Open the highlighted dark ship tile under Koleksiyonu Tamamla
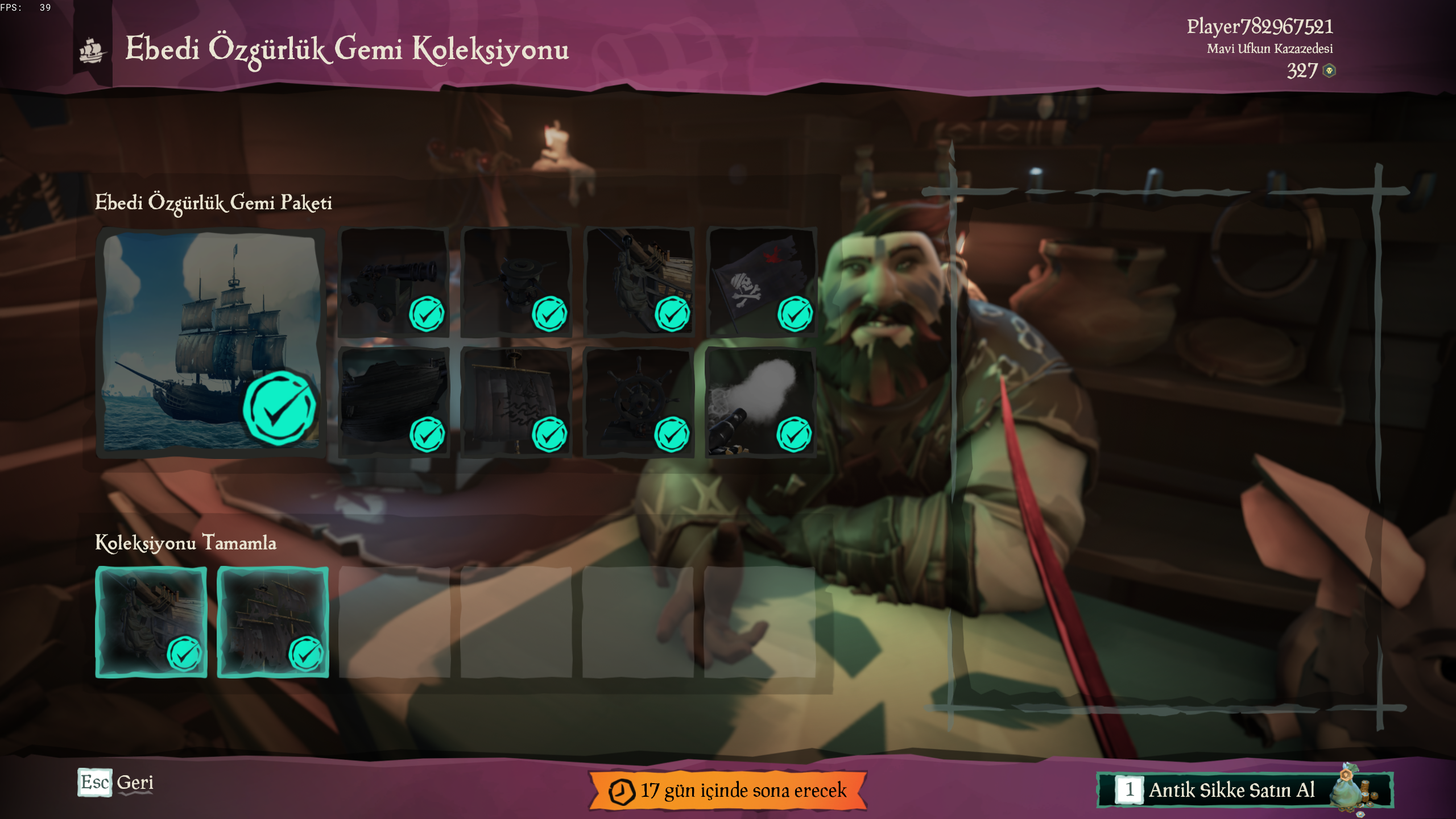Viewport: 1456px width, 819px height. (x=273, y=622)
